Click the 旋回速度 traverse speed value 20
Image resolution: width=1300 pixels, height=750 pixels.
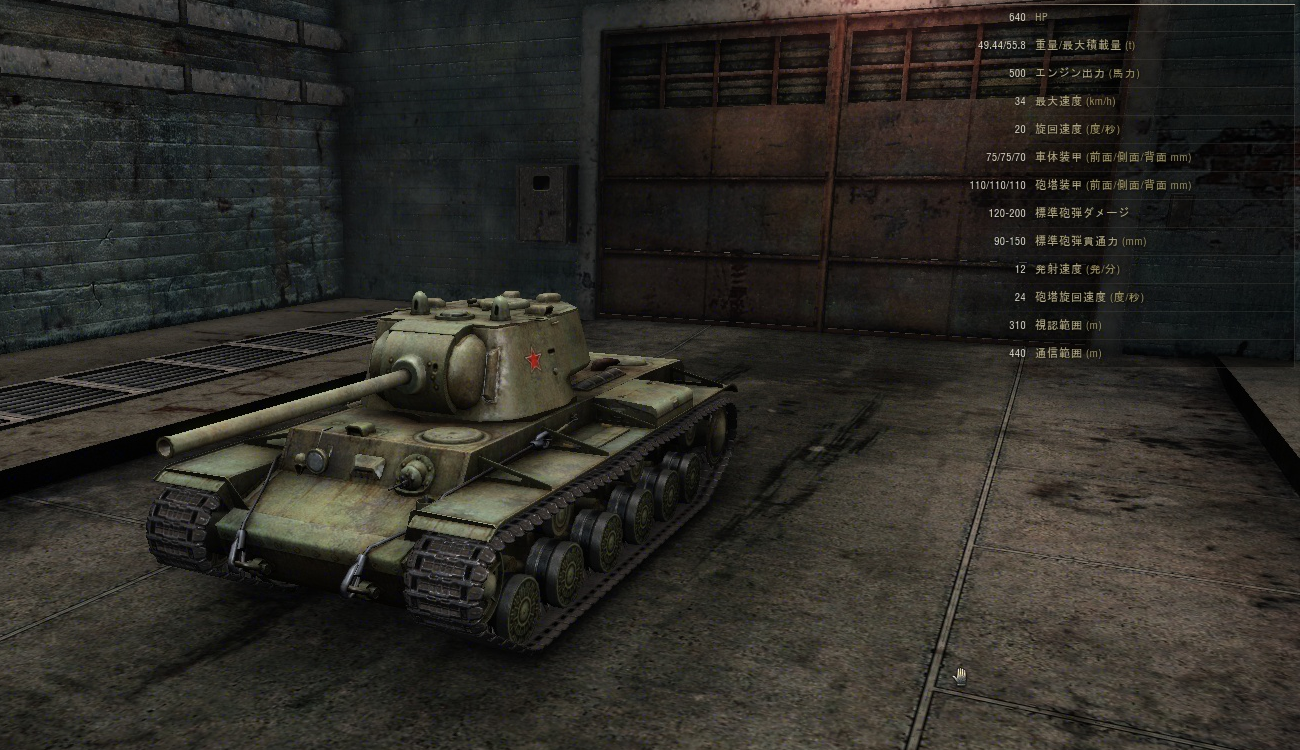point(1015,129)
